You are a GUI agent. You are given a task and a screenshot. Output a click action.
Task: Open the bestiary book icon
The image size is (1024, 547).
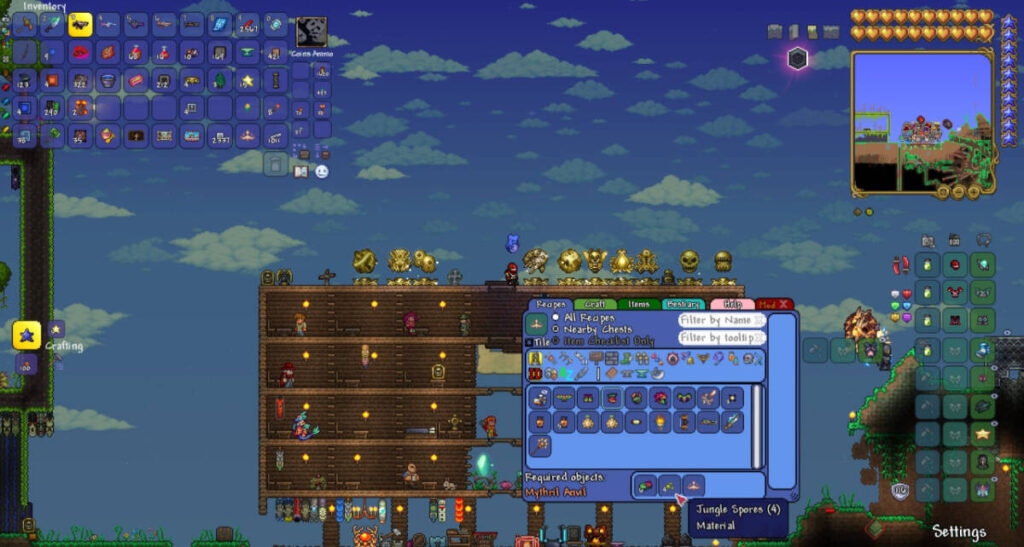[302, 172]
